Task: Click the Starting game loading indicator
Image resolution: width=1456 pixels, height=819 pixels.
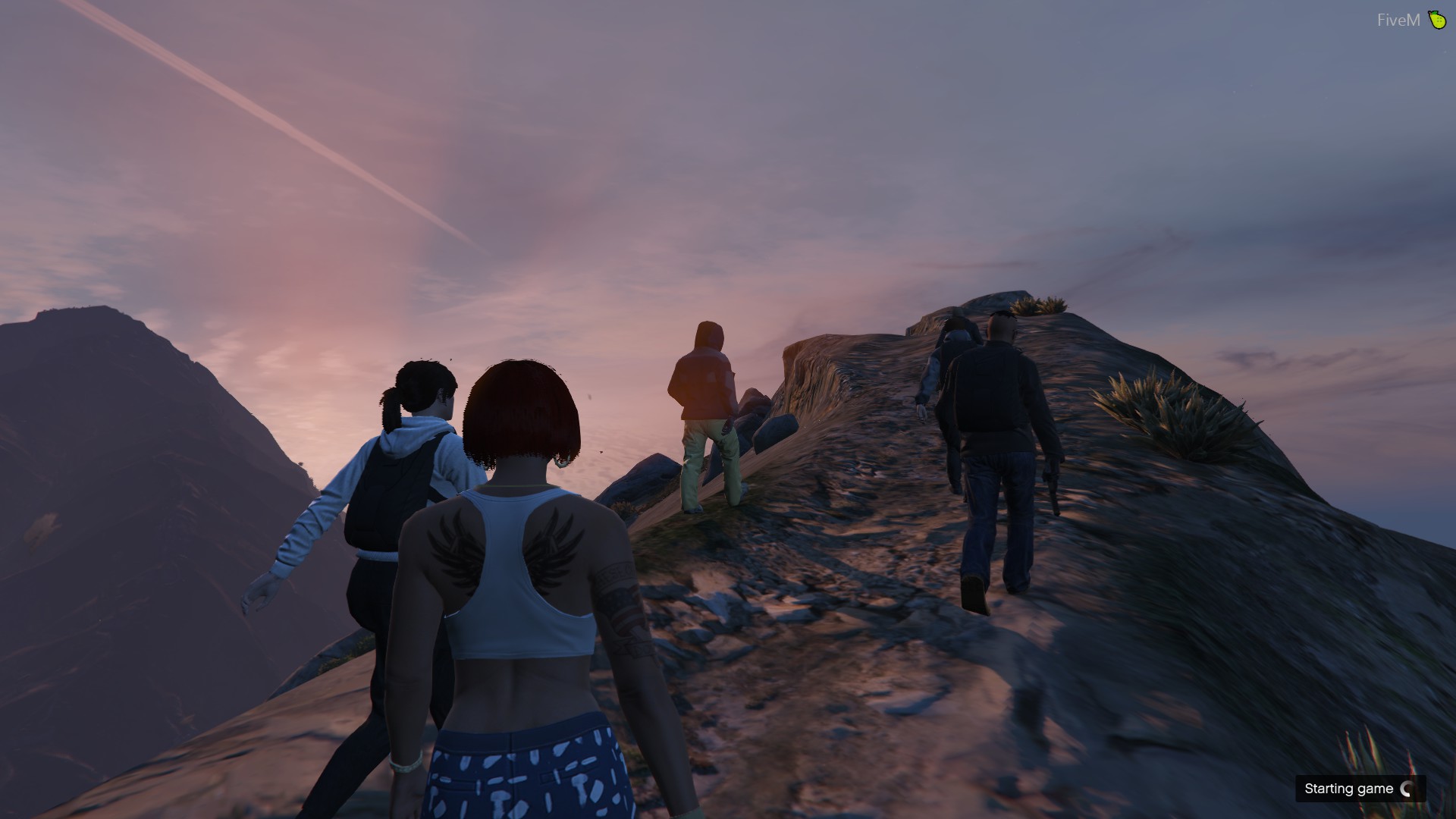Action: point(1360,789)
